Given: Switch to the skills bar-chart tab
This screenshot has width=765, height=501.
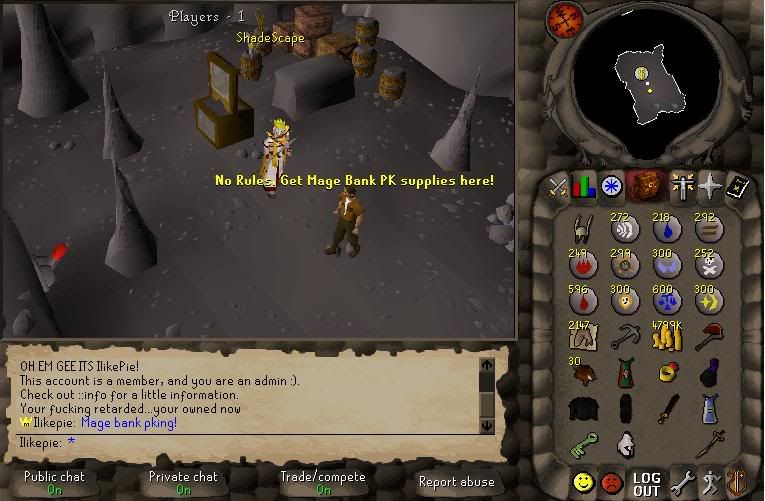Looking at the screenshot, I should coord(585,185).
